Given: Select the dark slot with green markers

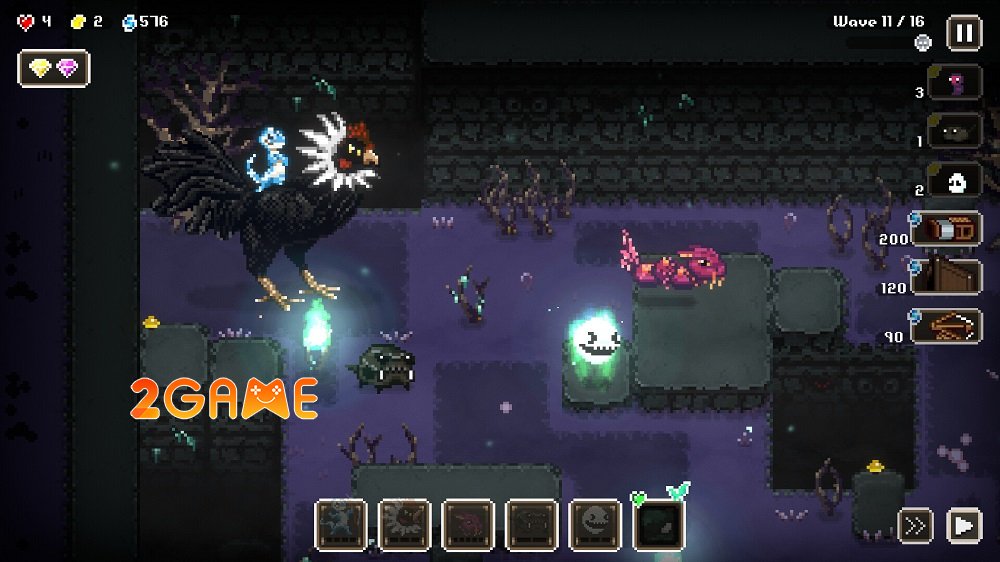Looking at the screenshot, I should pyautogui.click(x=660, y=525).
